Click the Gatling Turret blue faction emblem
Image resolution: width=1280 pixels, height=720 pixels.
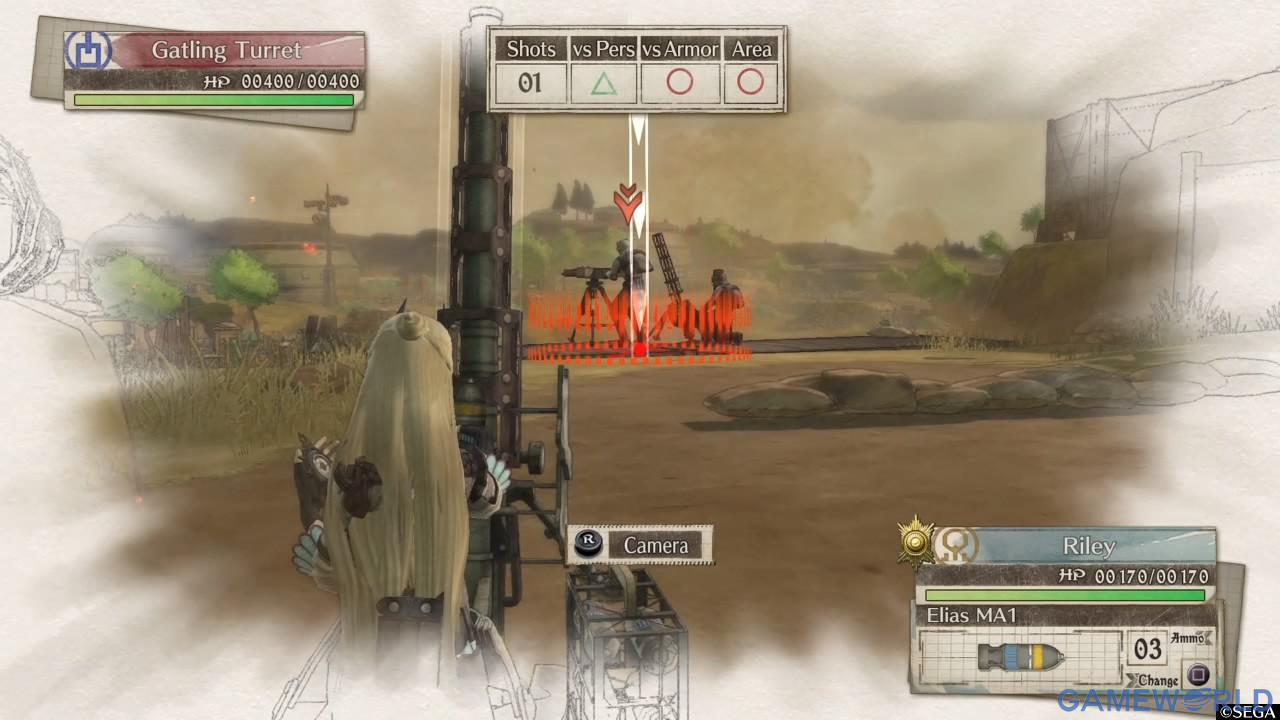87,50
